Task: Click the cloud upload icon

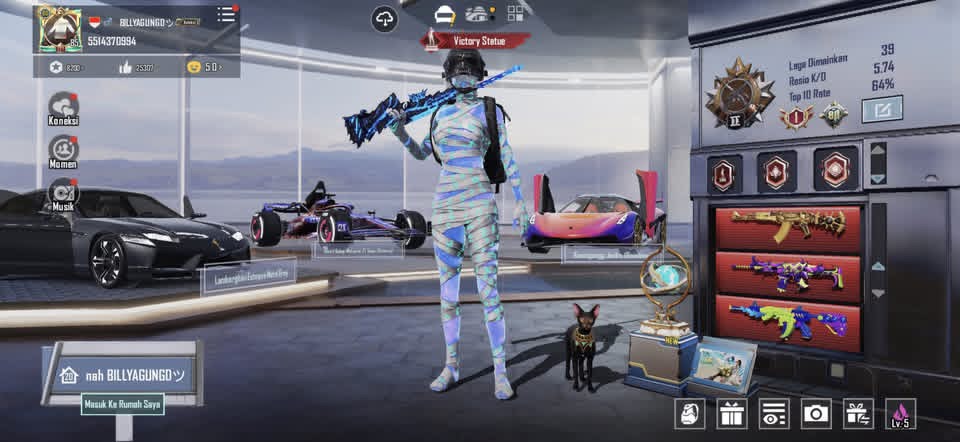Action: tap(384, 18)
